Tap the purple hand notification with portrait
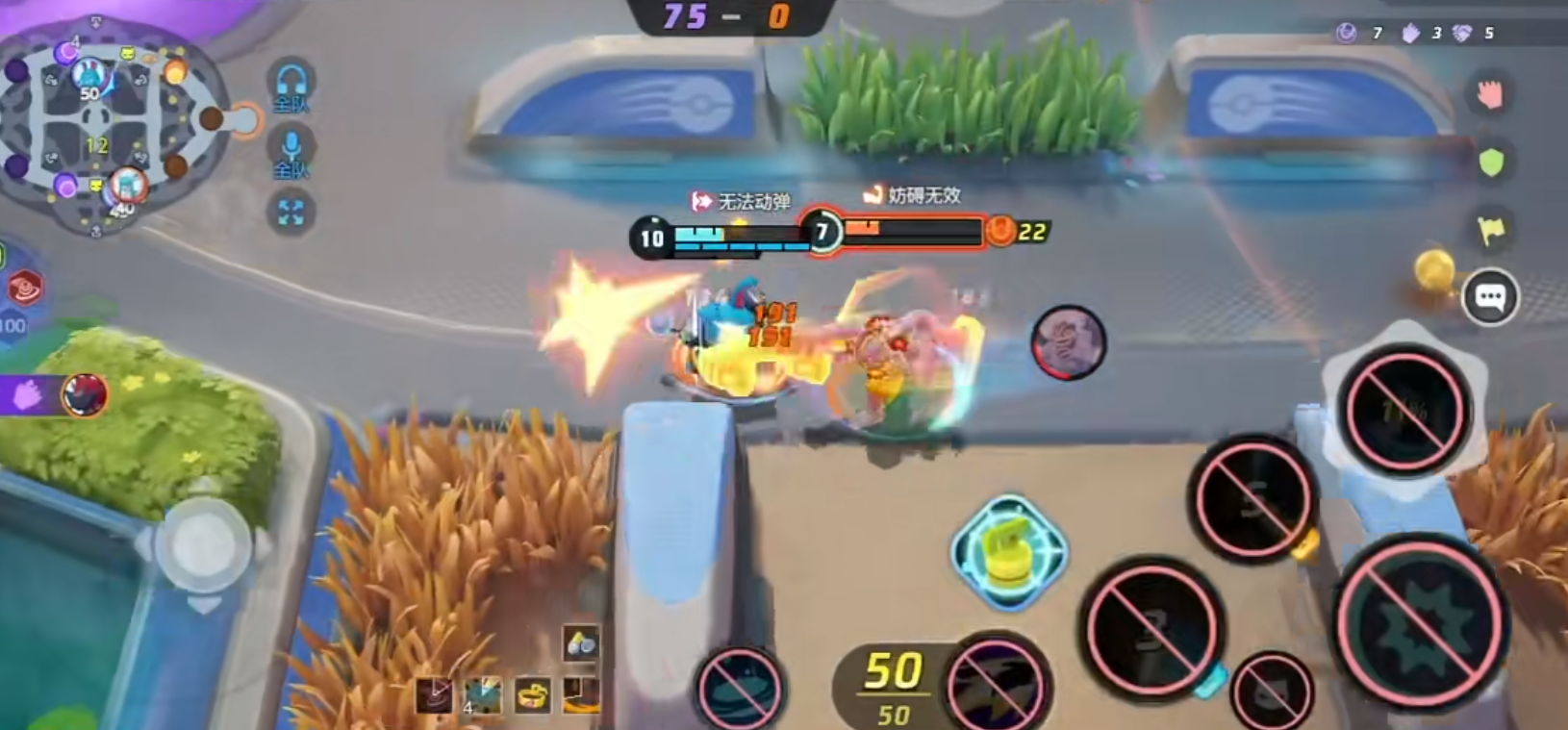The width and height of the screenshot is (1568, 730). (x=56, y=395)
